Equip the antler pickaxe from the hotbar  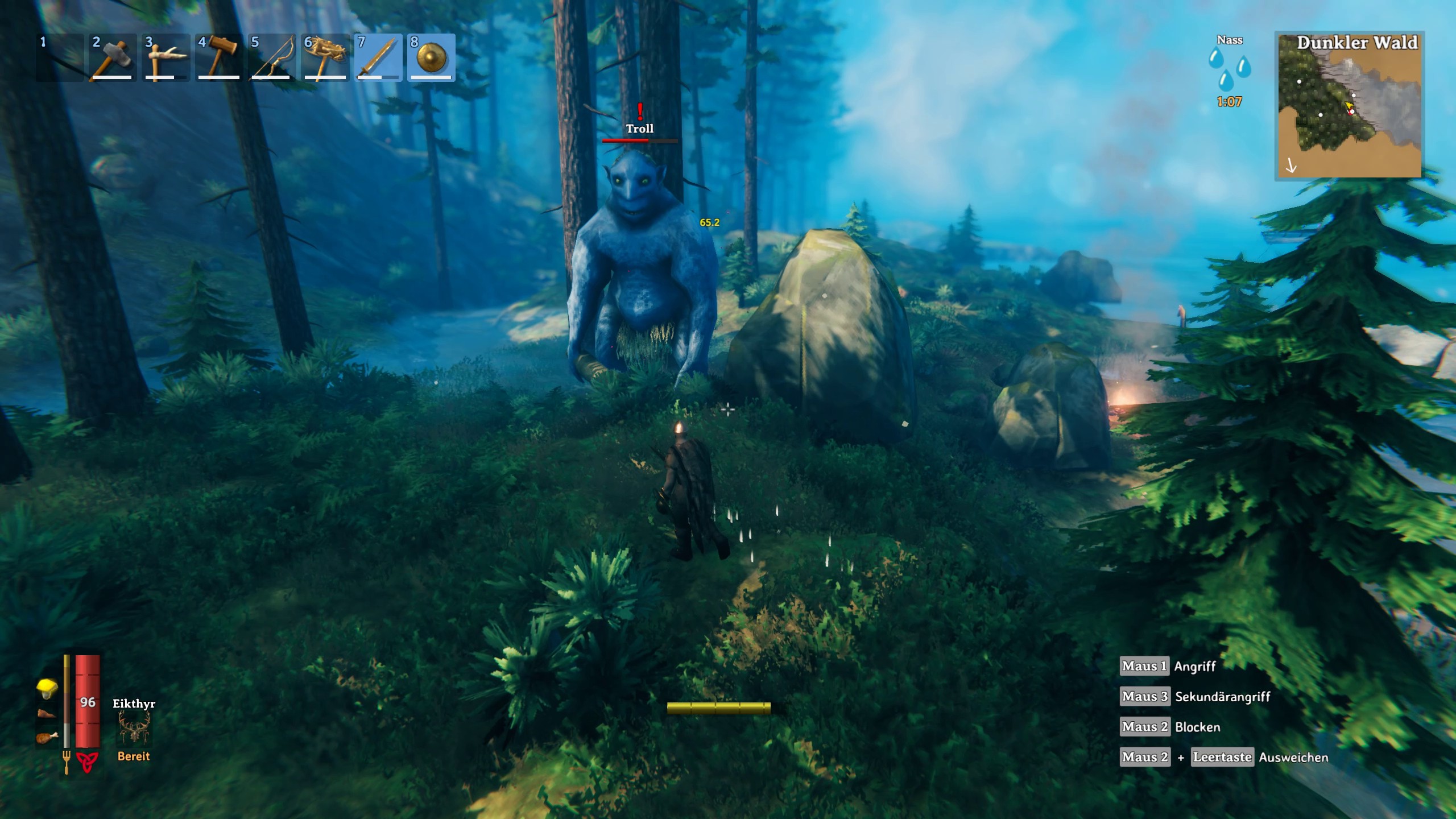pyautogui.click(x=165, y=58)
